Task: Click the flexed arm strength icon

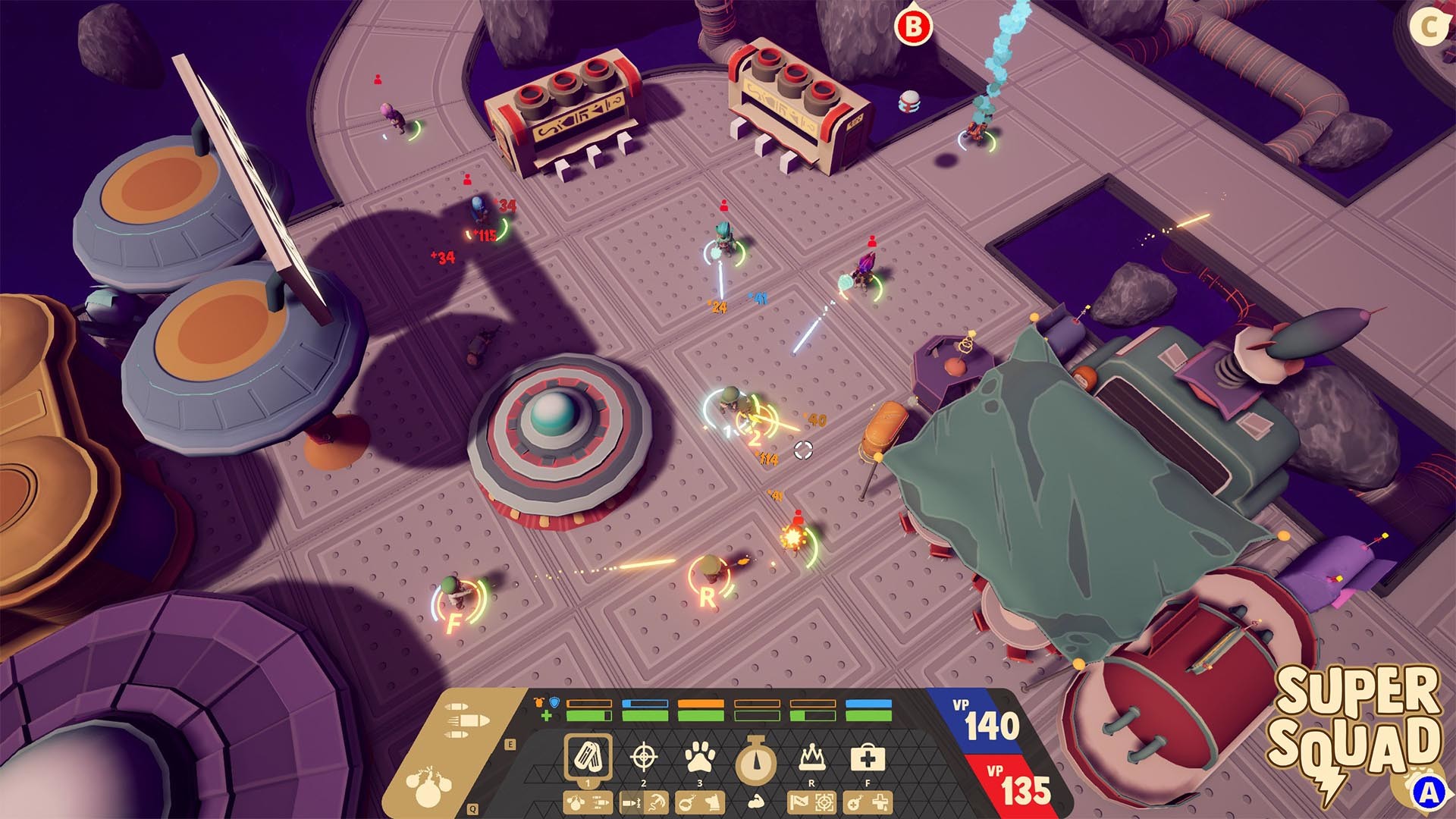Action: 755,802
